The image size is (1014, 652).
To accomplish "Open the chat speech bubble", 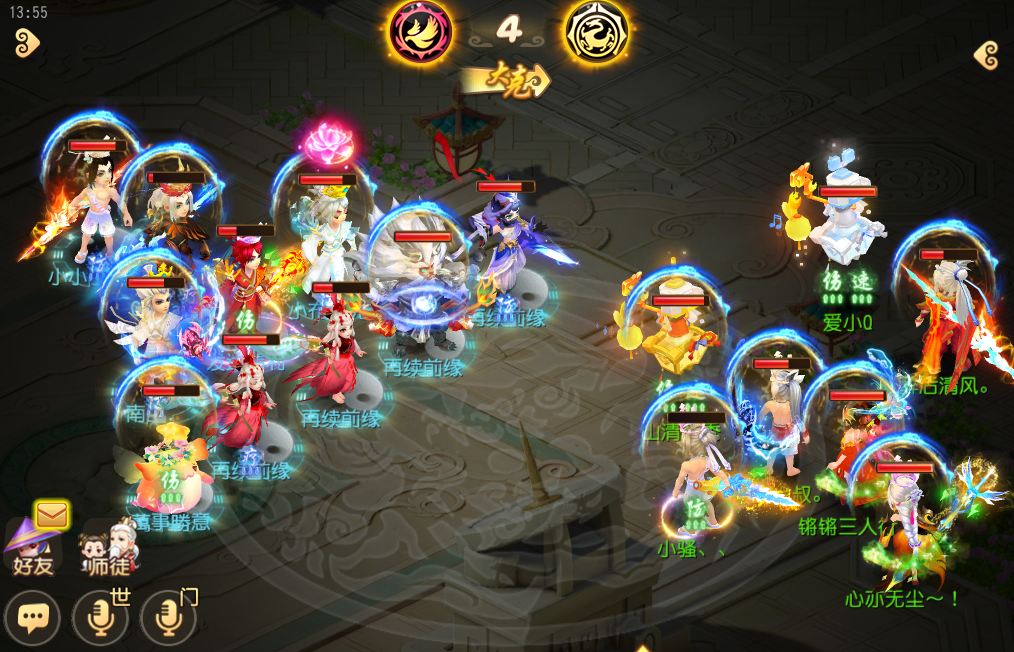I will [32, 617].
